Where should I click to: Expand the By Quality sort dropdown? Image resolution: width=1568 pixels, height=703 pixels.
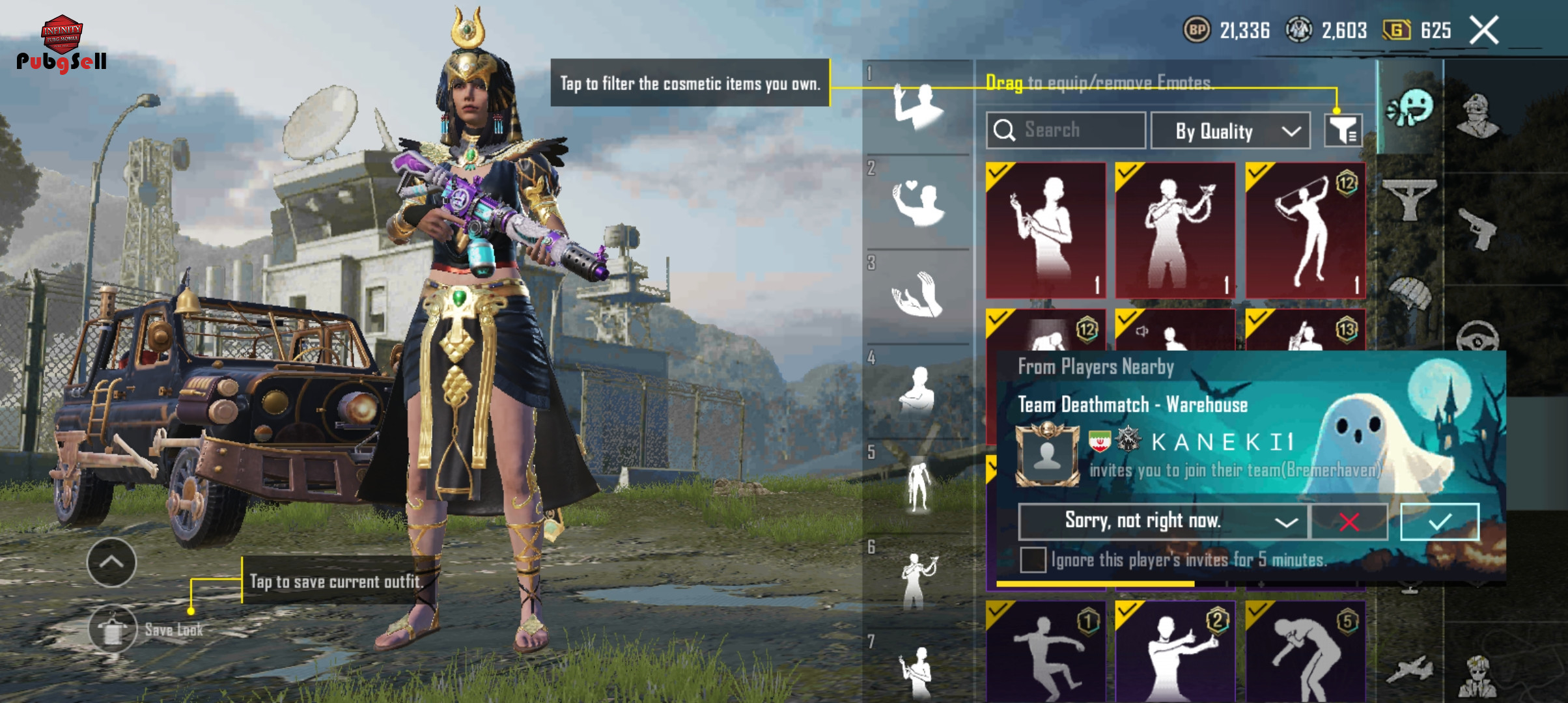point(1230,131)
